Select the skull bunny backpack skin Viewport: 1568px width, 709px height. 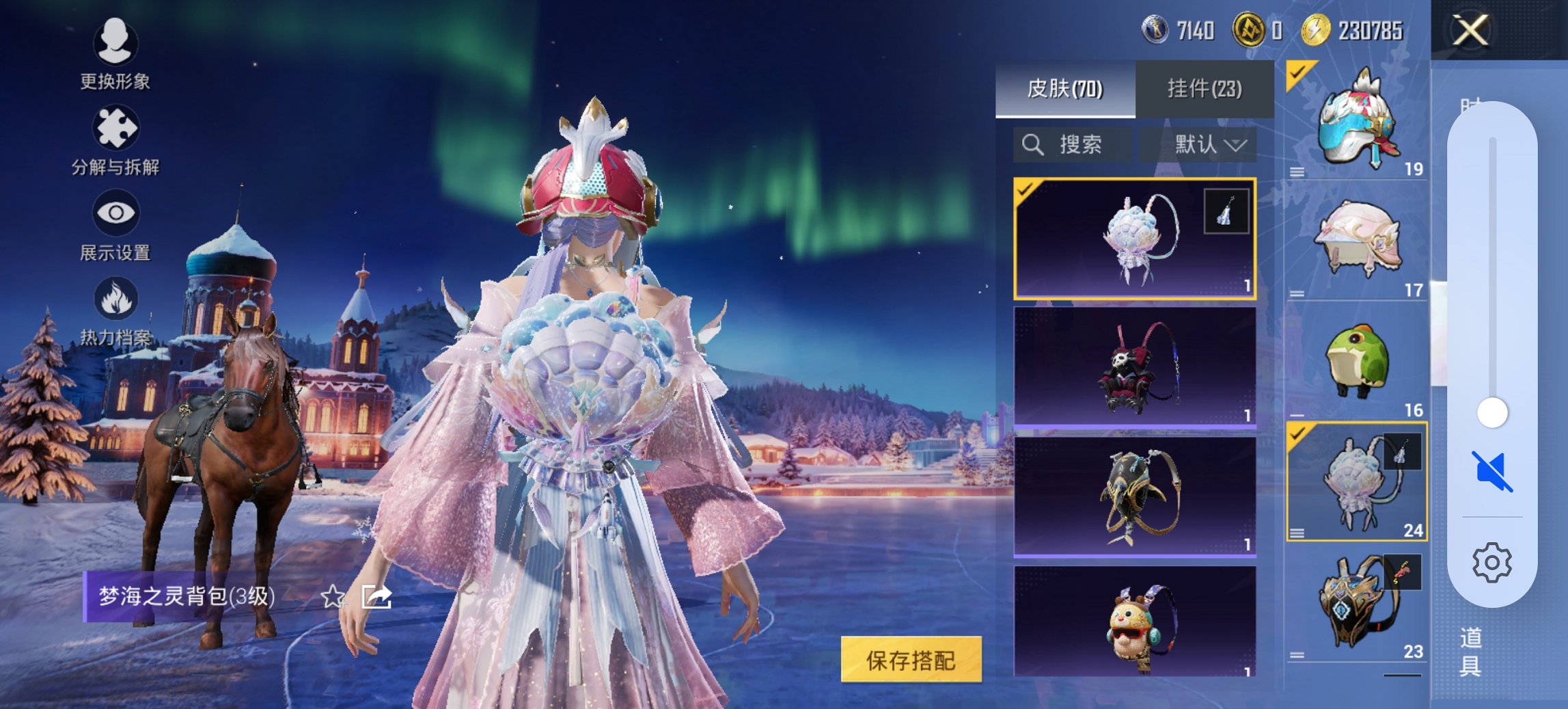[x=1134, y=367]
